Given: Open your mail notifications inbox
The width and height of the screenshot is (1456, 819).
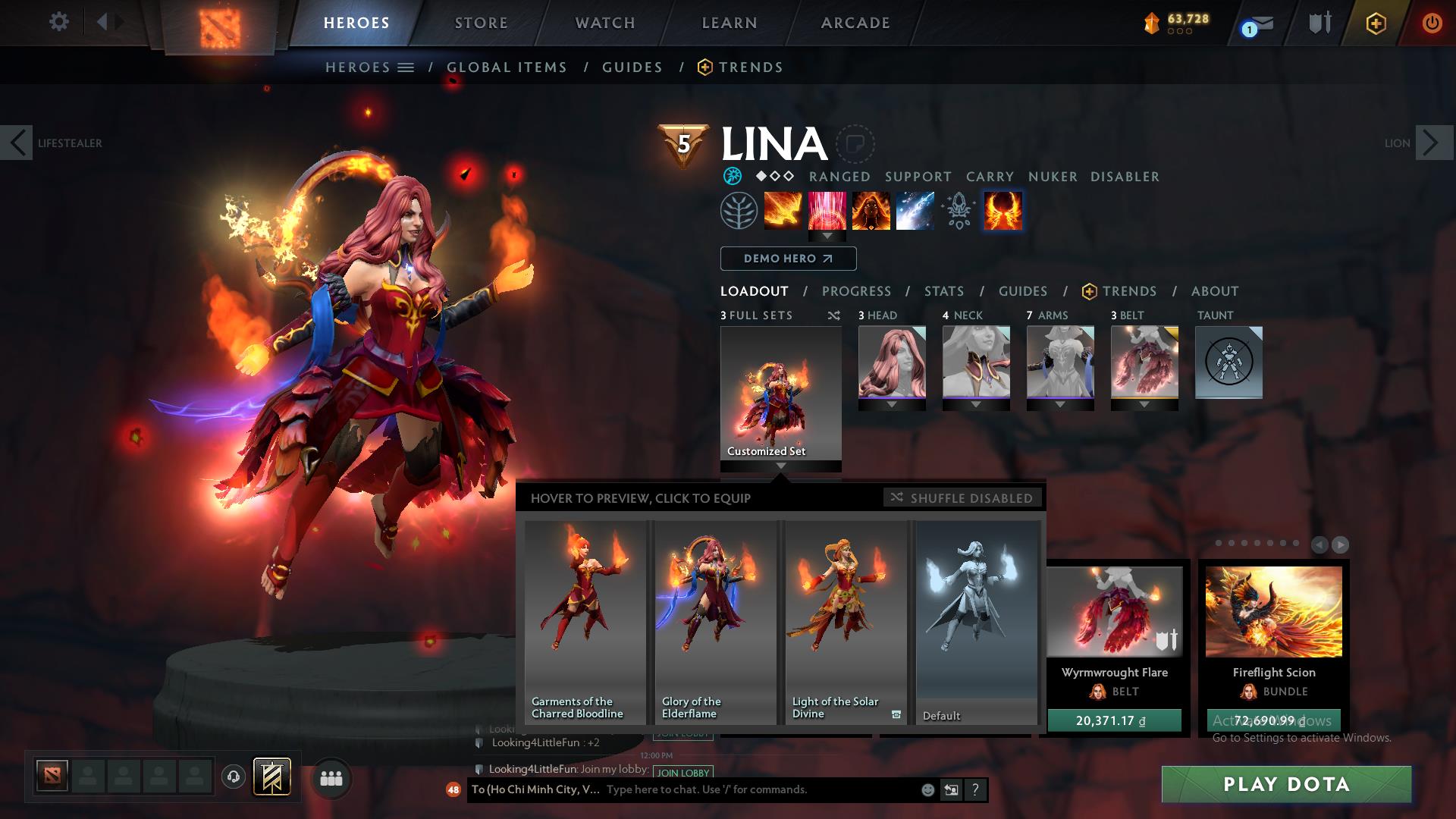Looking at the screenshot, I should tap(1256, 23).
